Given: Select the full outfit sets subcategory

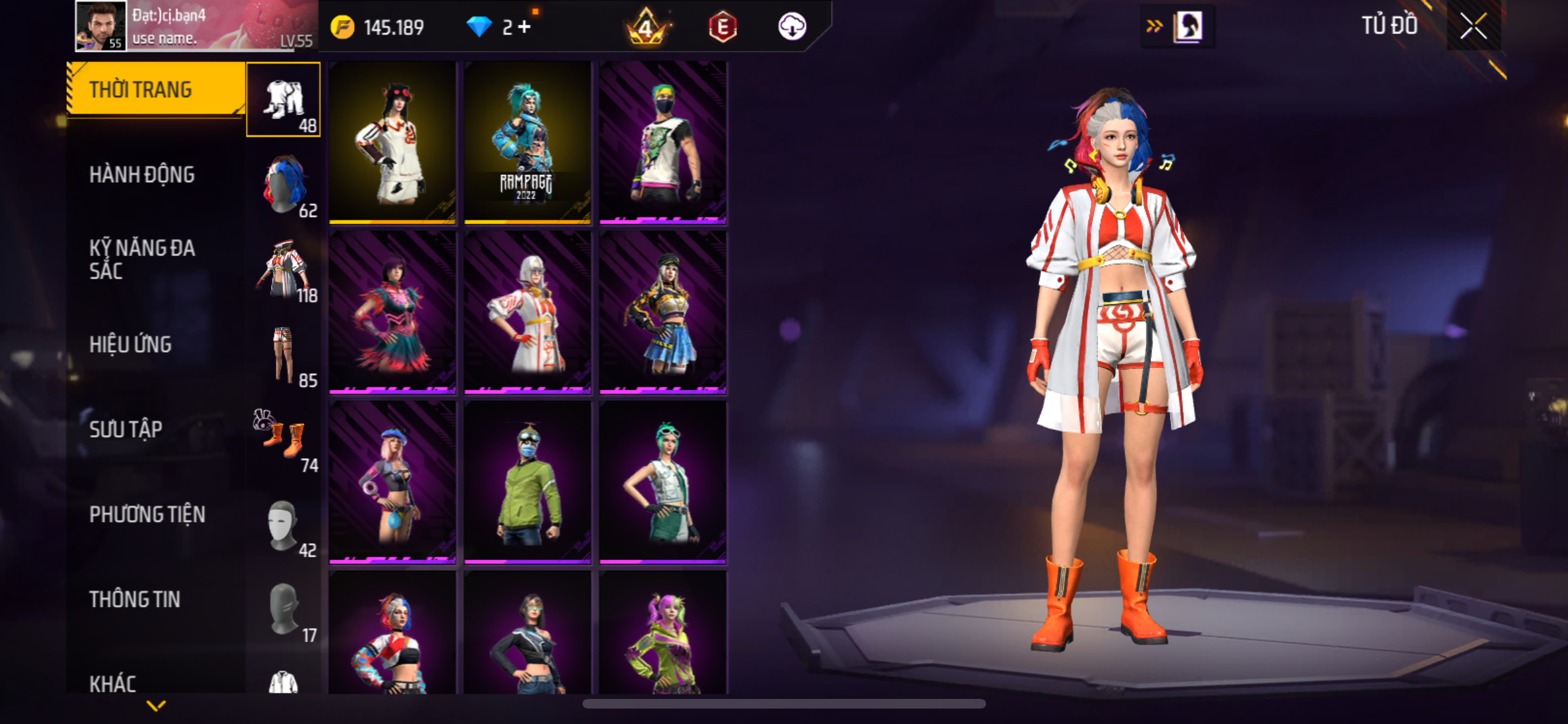Looking at the screenshot, I should click(x=283, y=100).
